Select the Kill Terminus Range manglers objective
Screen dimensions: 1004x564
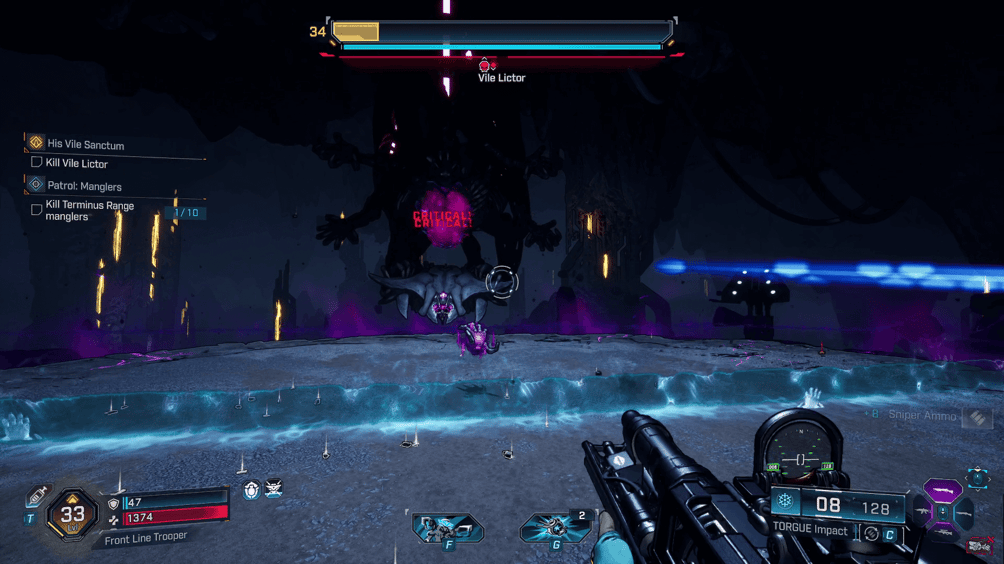click(x=89, y=210)
